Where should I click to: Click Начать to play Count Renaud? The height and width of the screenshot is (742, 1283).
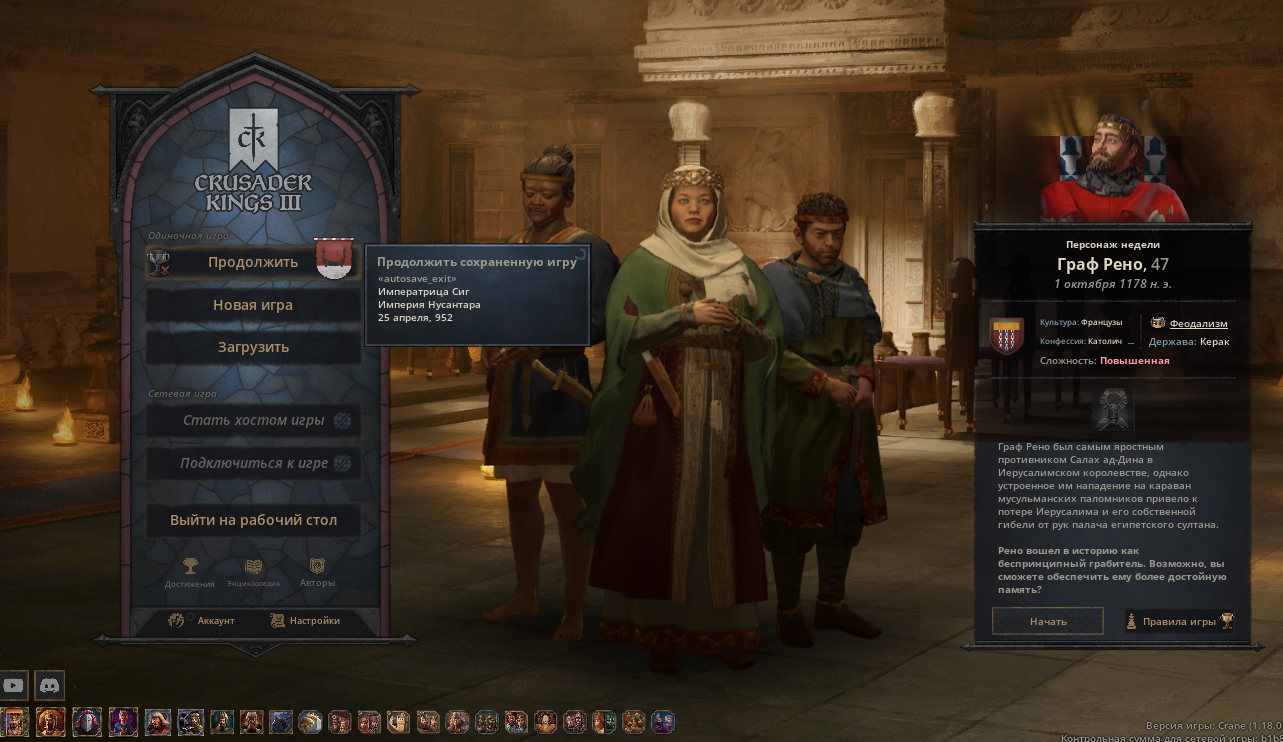1047,621
